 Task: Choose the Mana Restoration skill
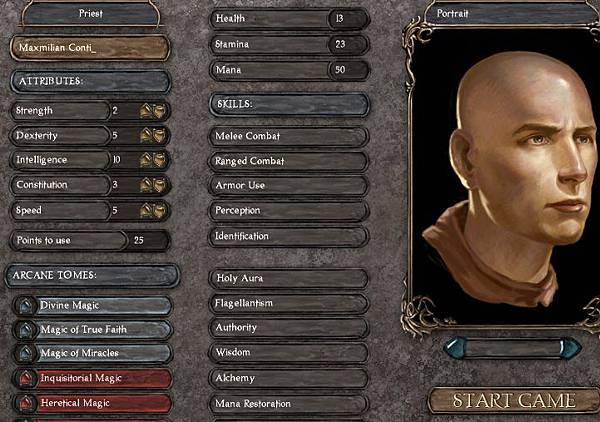(290, 403)
